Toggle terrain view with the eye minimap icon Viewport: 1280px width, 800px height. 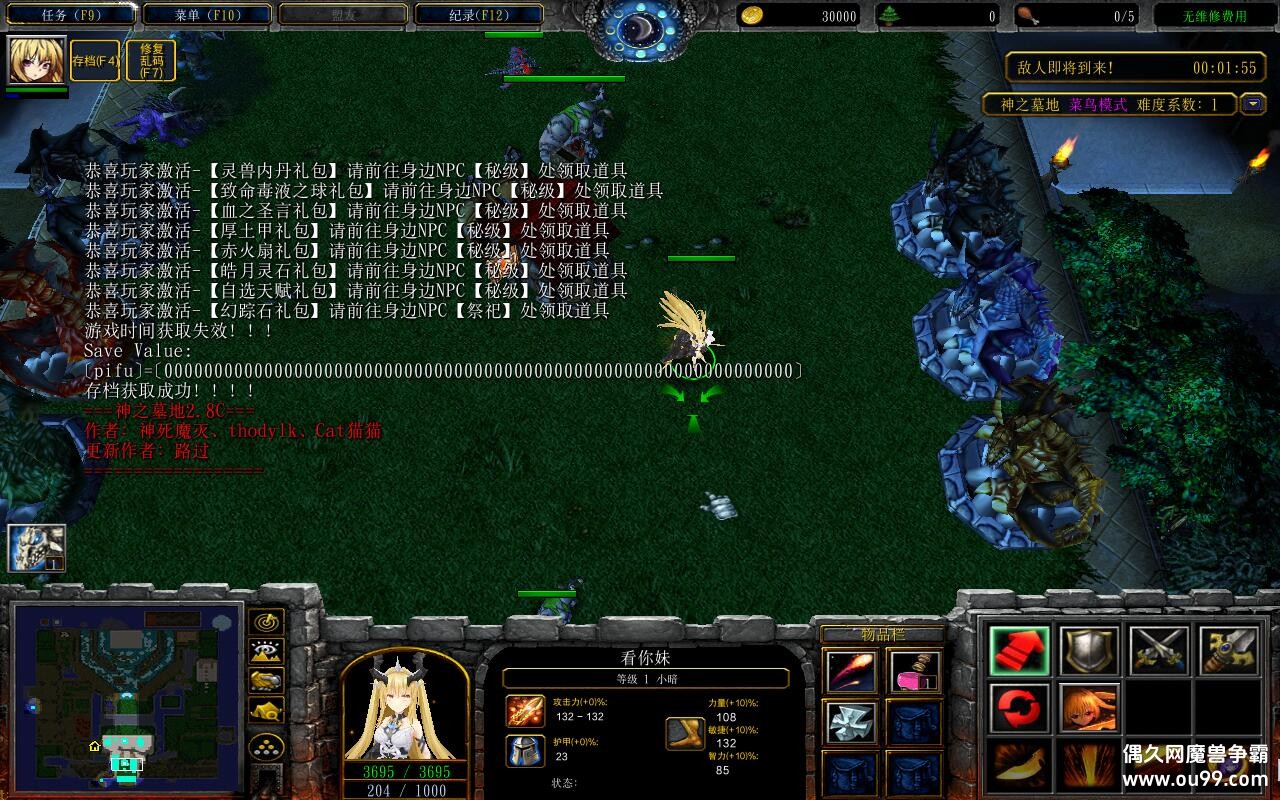266,650
